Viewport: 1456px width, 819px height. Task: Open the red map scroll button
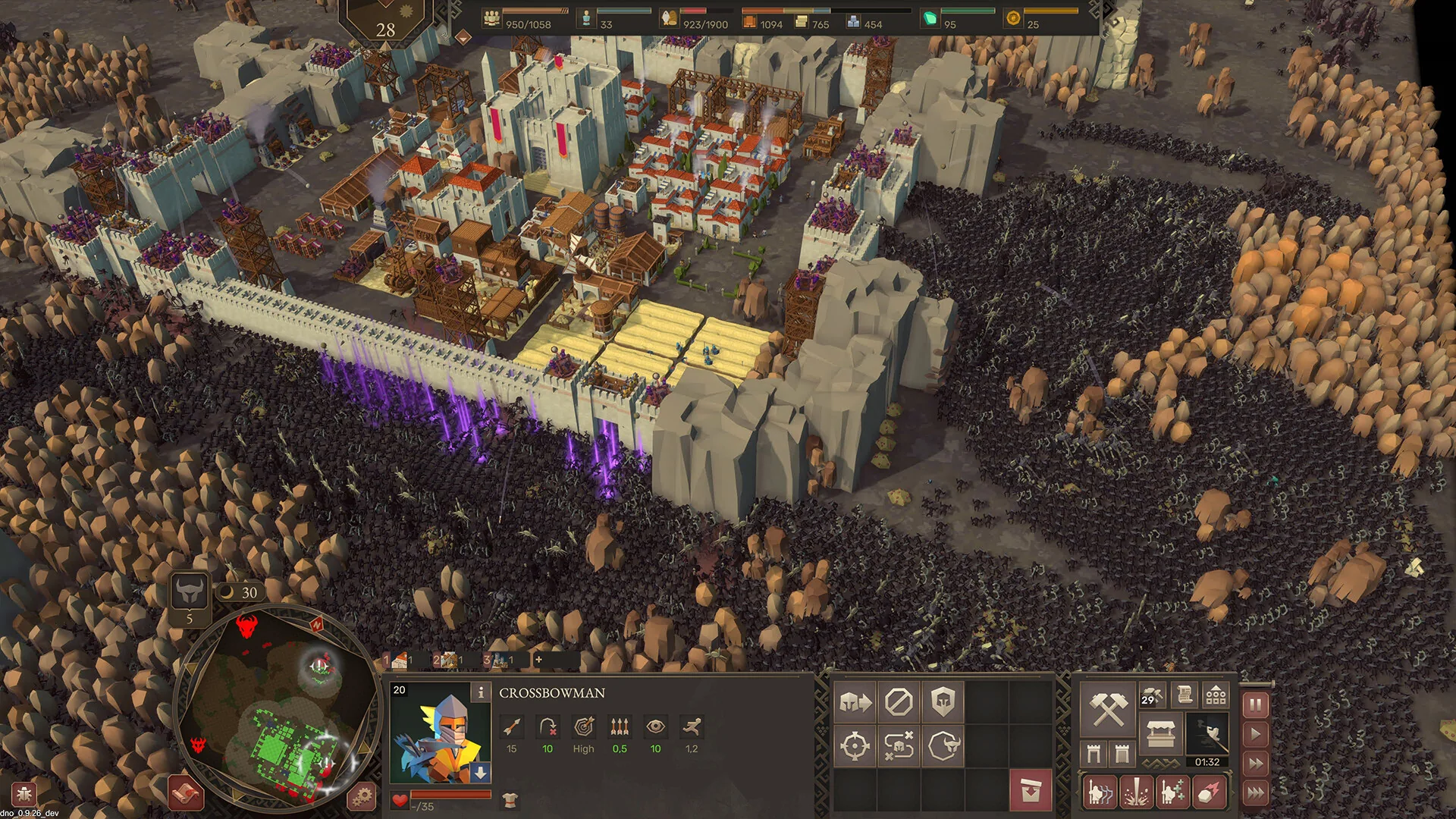[186, 793]
